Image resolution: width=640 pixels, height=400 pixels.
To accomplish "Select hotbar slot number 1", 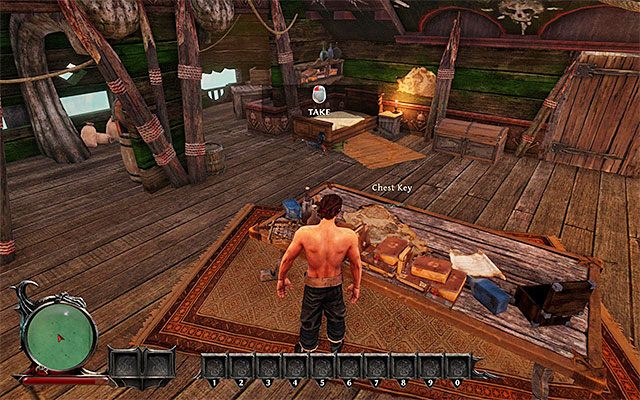I will (214, 364).
